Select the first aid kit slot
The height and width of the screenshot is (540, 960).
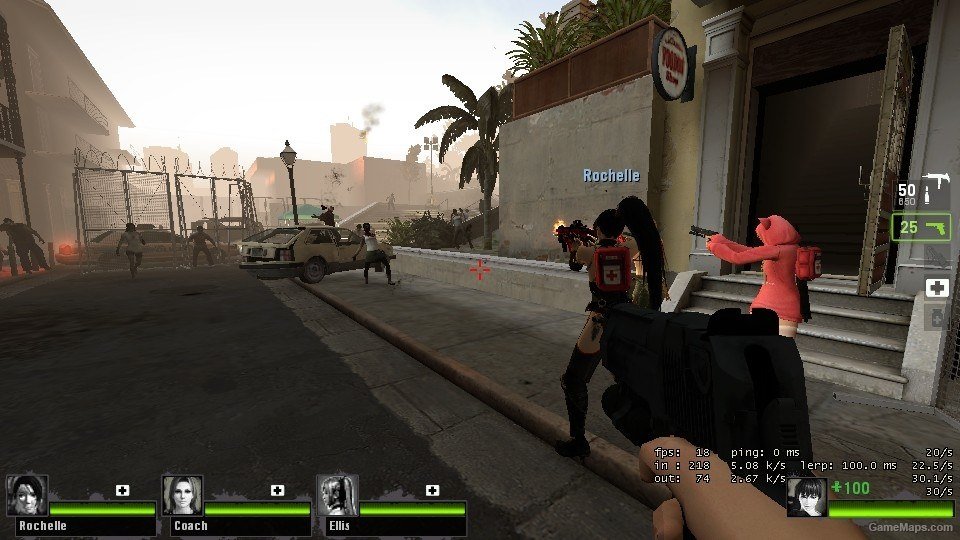coord(937,288)
